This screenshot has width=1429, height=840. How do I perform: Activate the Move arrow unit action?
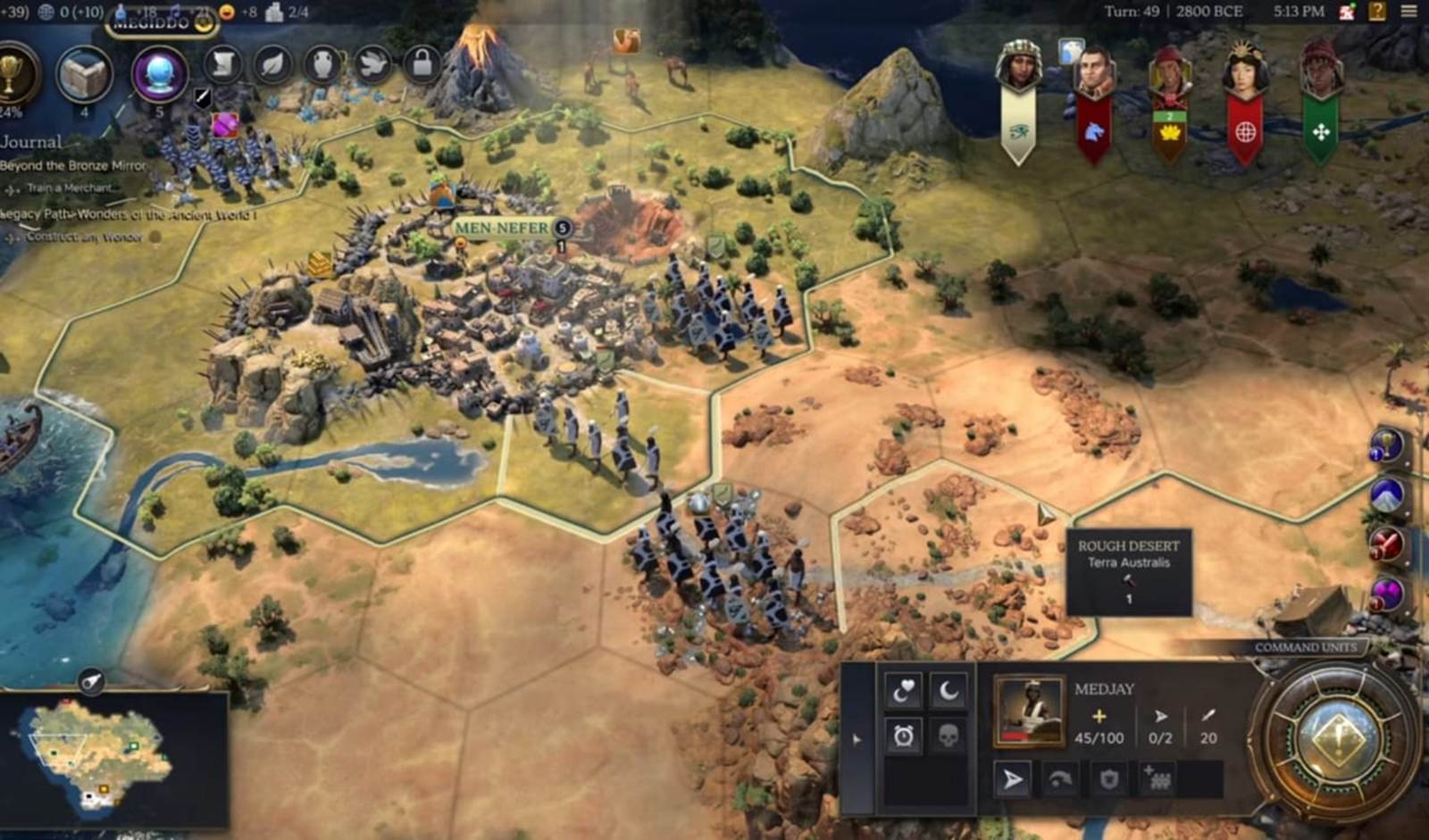[x=1012, y=779]
